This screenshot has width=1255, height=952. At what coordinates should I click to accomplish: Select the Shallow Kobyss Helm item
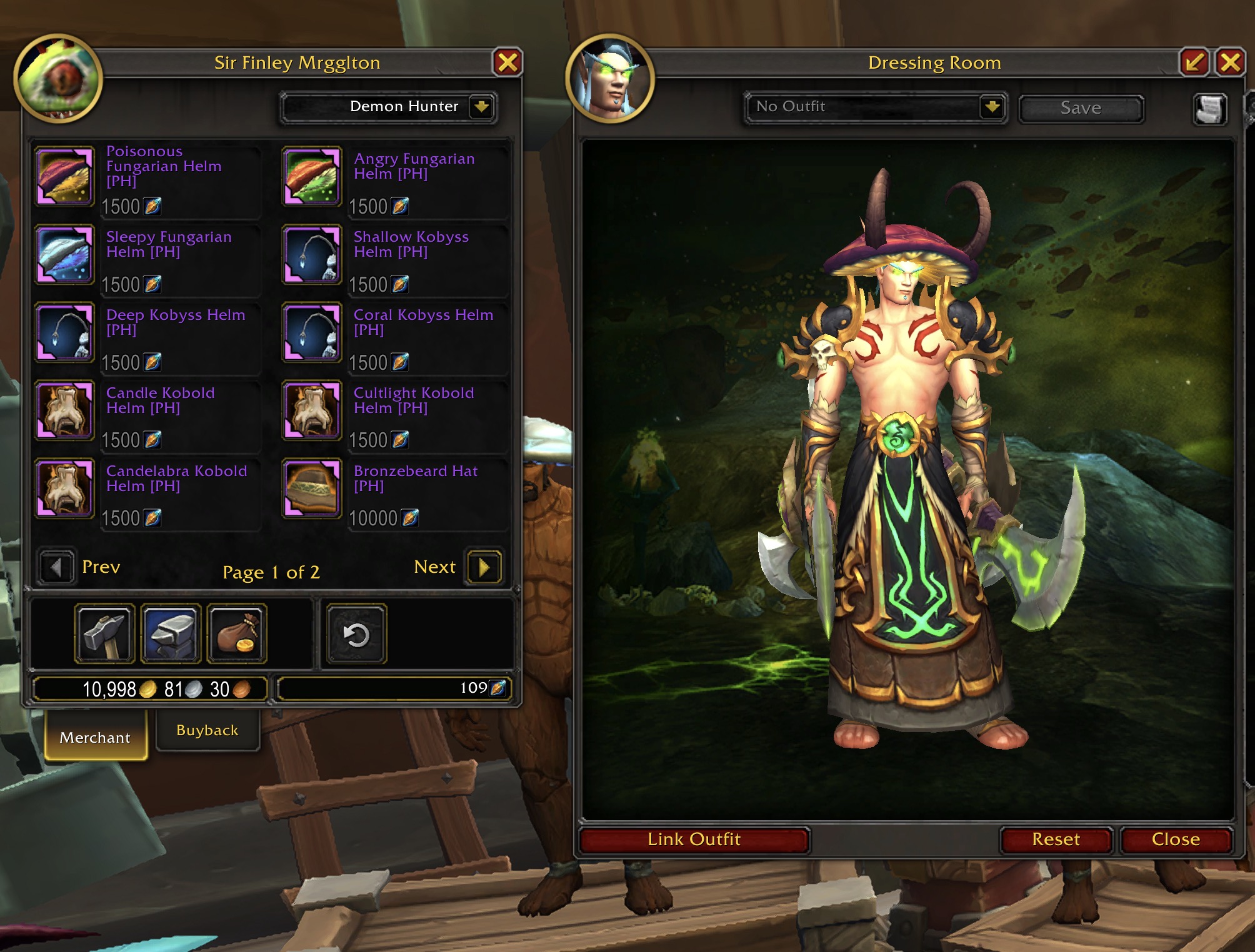tap(312, 255)
